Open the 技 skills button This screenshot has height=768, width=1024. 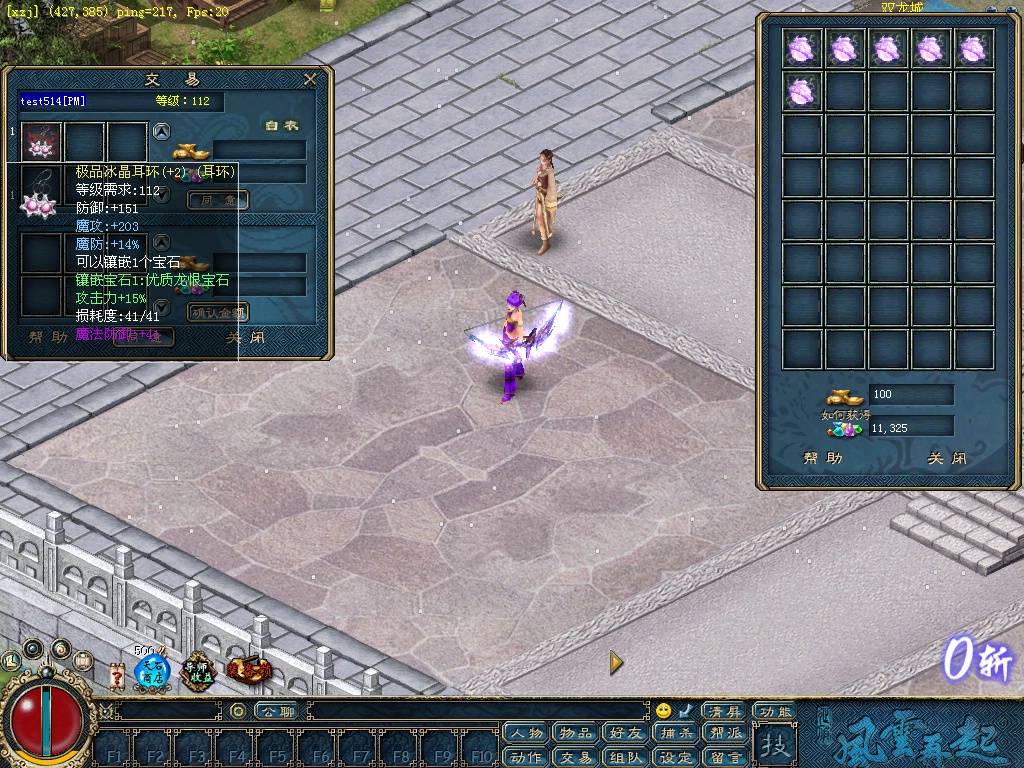pos(773,745)
